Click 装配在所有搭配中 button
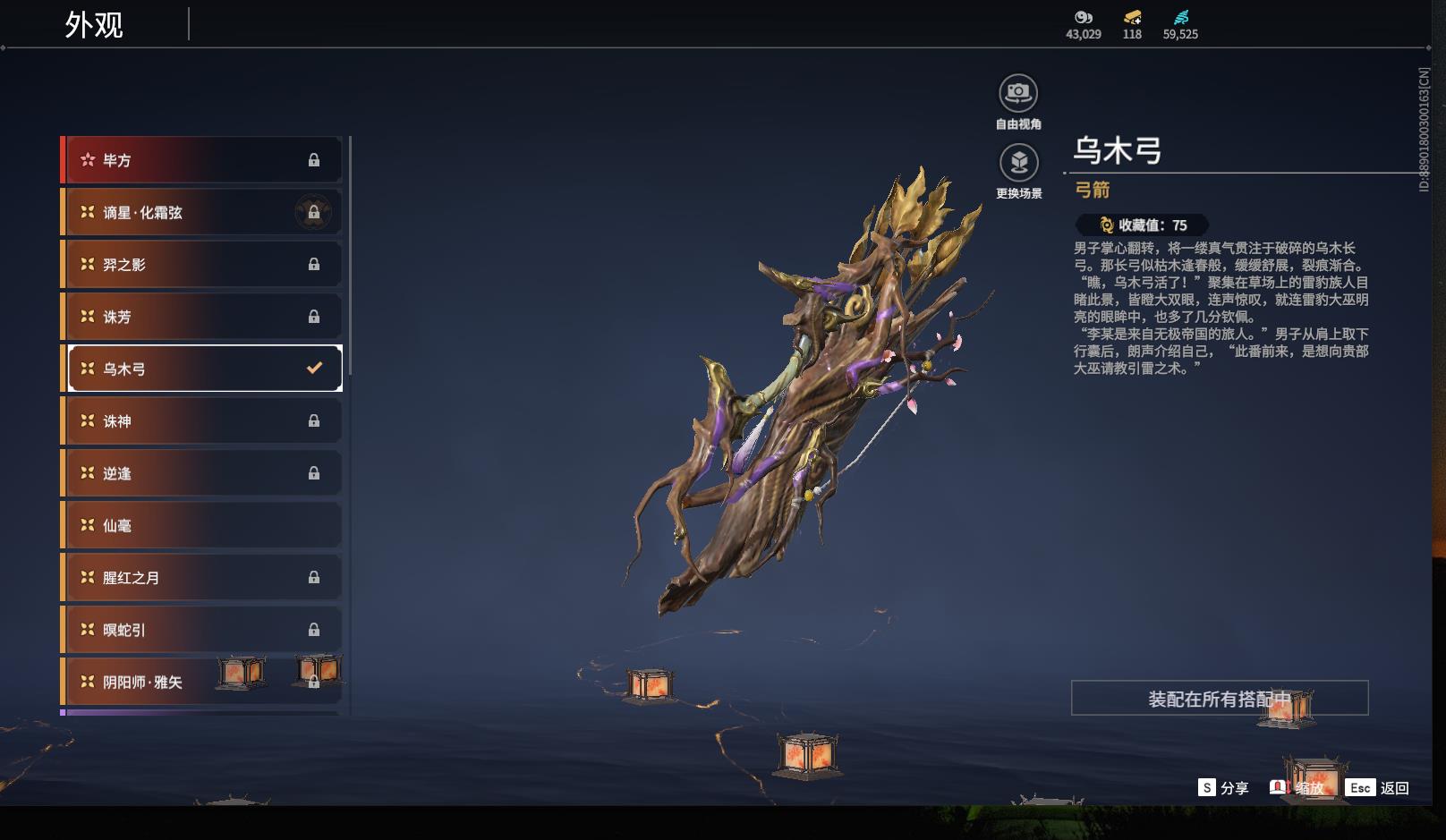This screenshot has height=840, width=1446. 1219,699
